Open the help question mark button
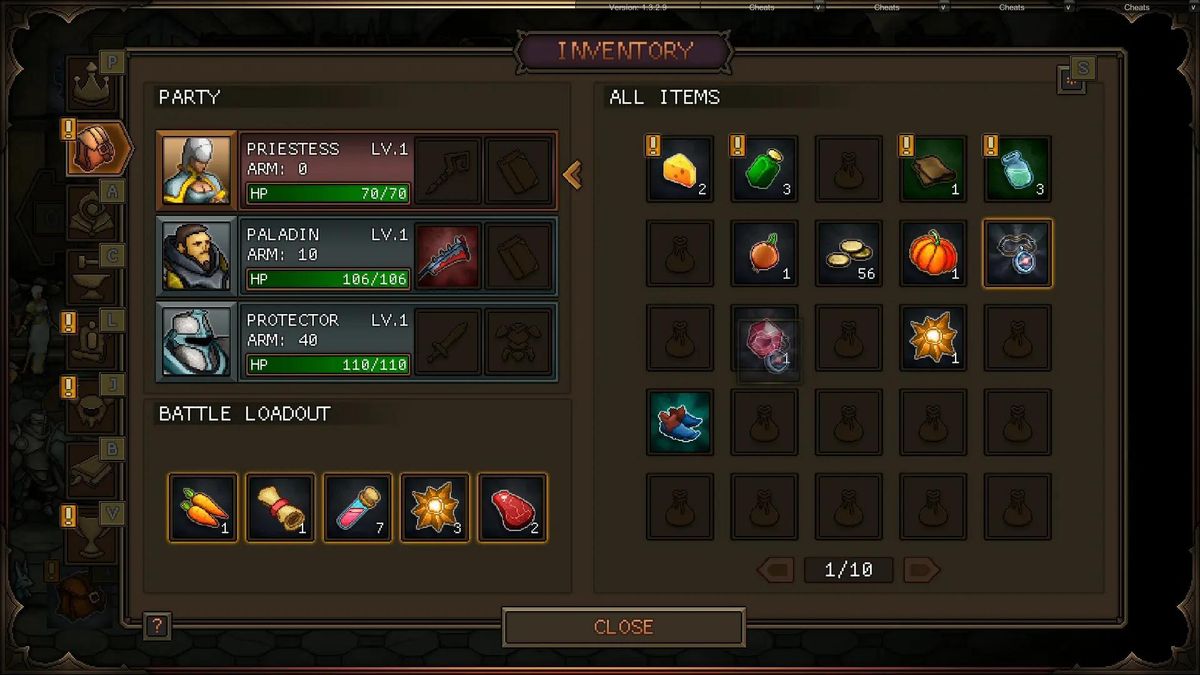 click(157, 627)
